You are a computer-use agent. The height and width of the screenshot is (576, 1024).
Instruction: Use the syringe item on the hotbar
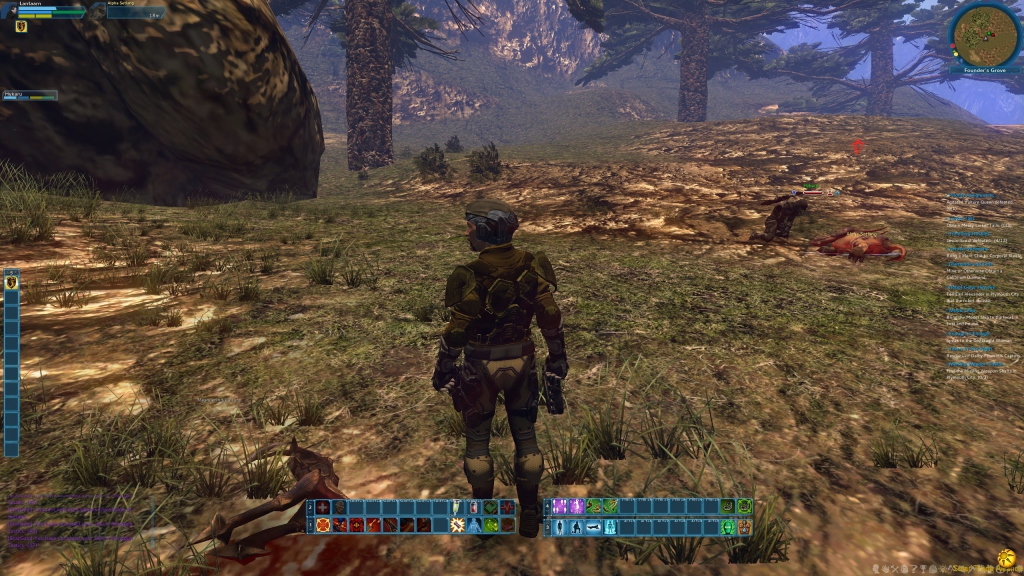tap(458, 507)
